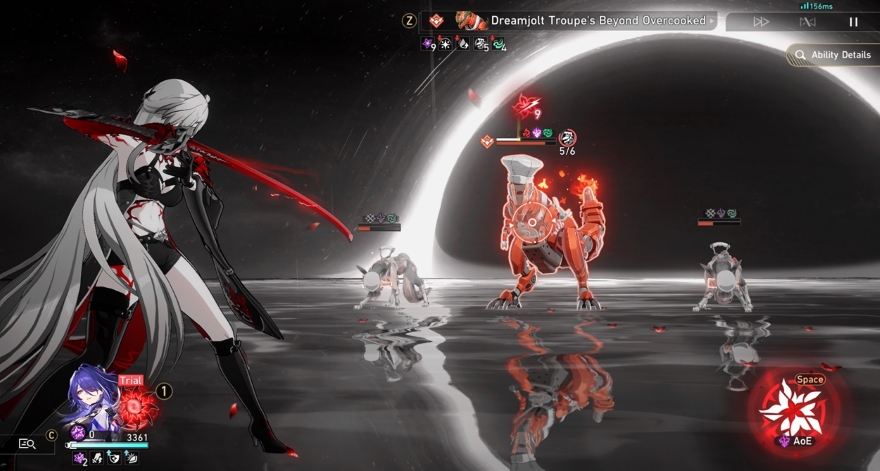
Task: Inspect Acheron's shield buff icon
Action: [114, 458]
